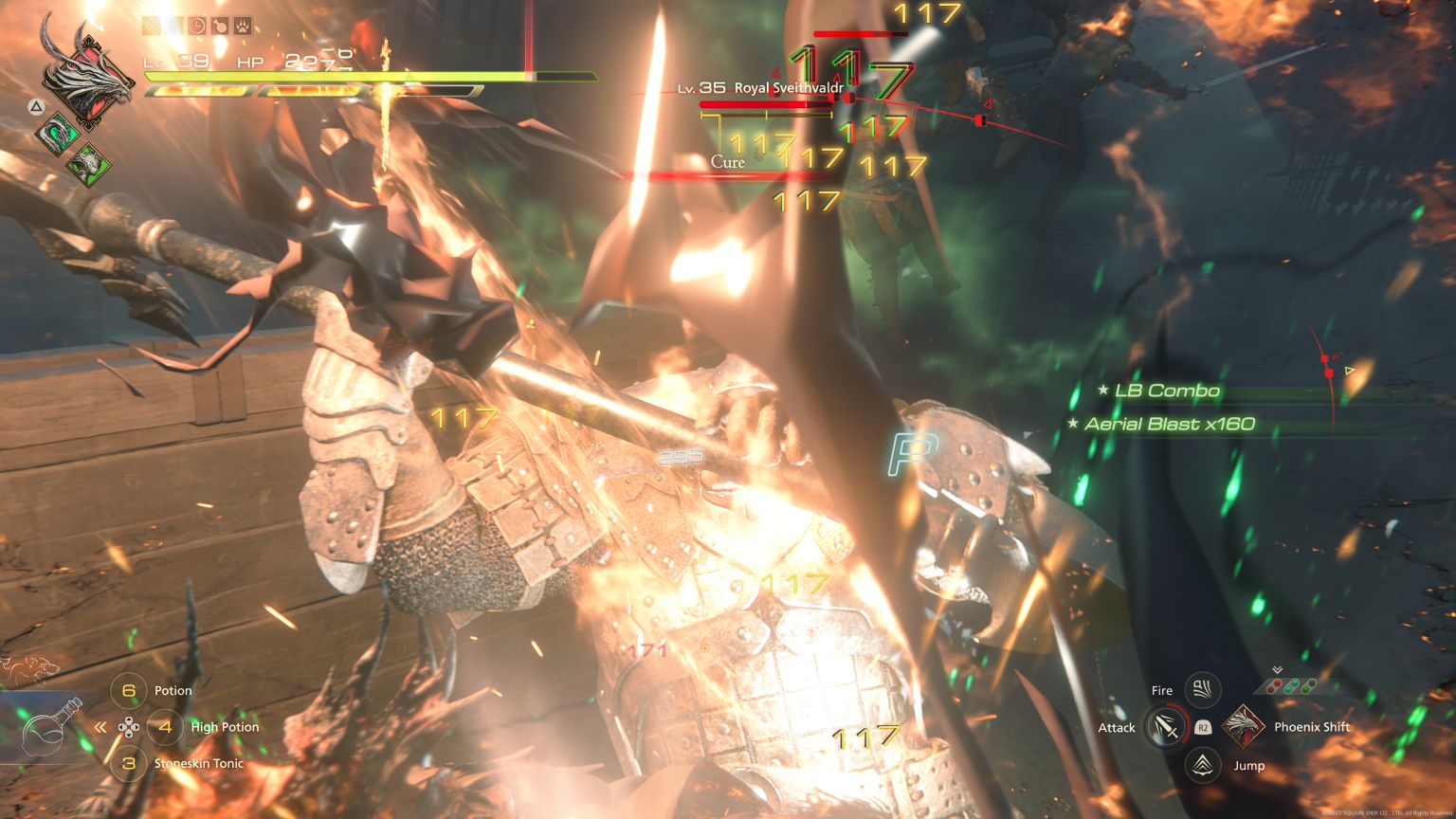Viewport: 1456px width, 819px height.
Task: Click the Attack sword icon
Action: [1167, 727]
